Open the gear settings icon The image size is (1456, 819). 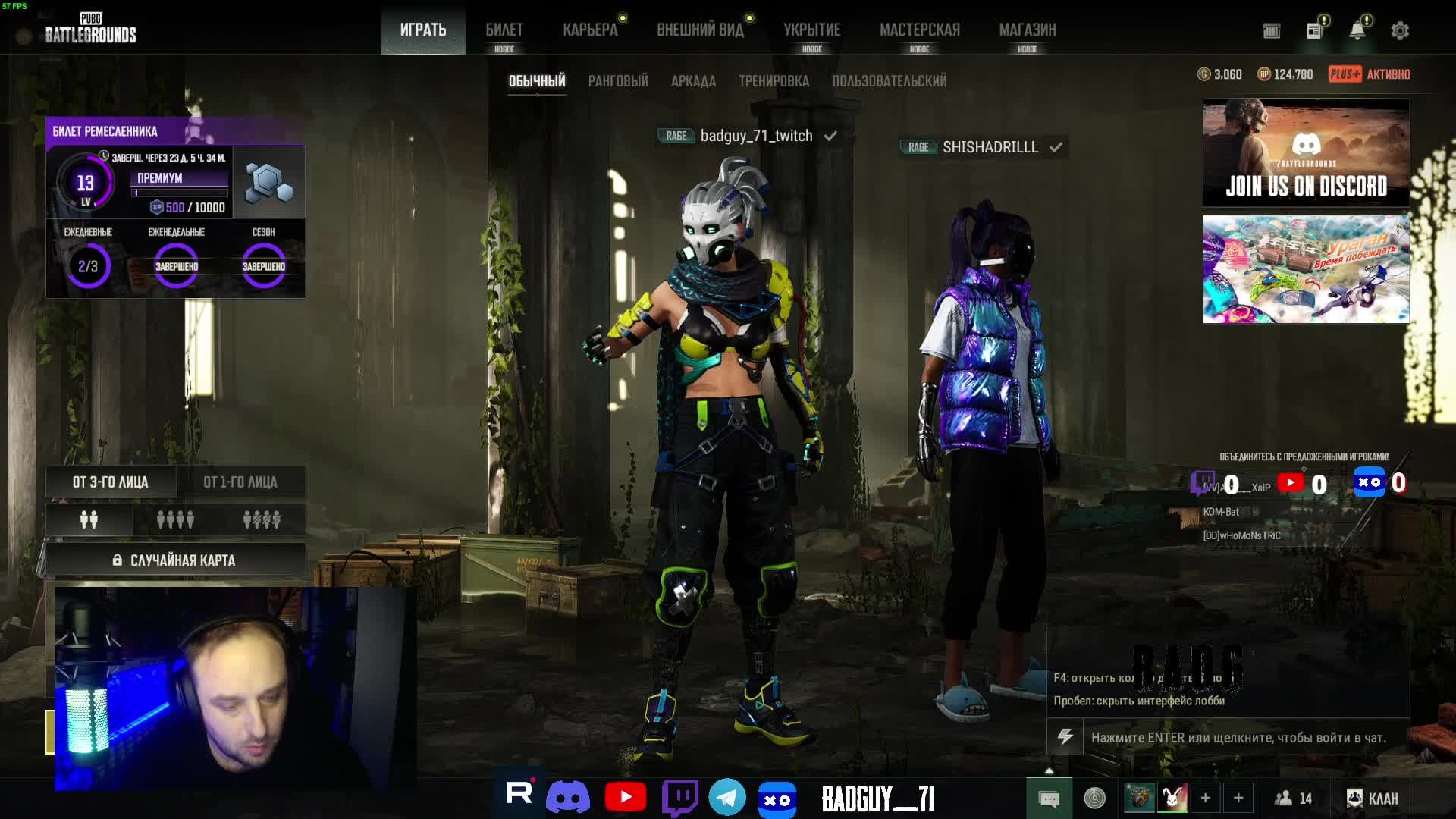pyautogui.click(x=1400, y=31)
